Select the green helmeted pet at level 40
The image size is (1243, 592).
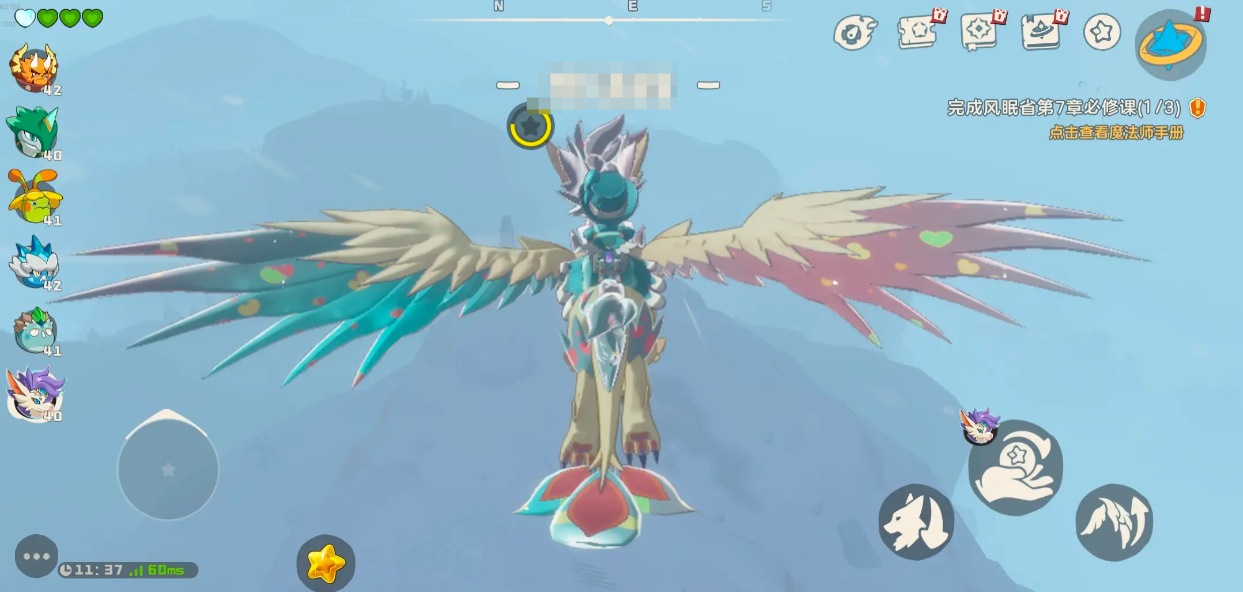(33, 132)
